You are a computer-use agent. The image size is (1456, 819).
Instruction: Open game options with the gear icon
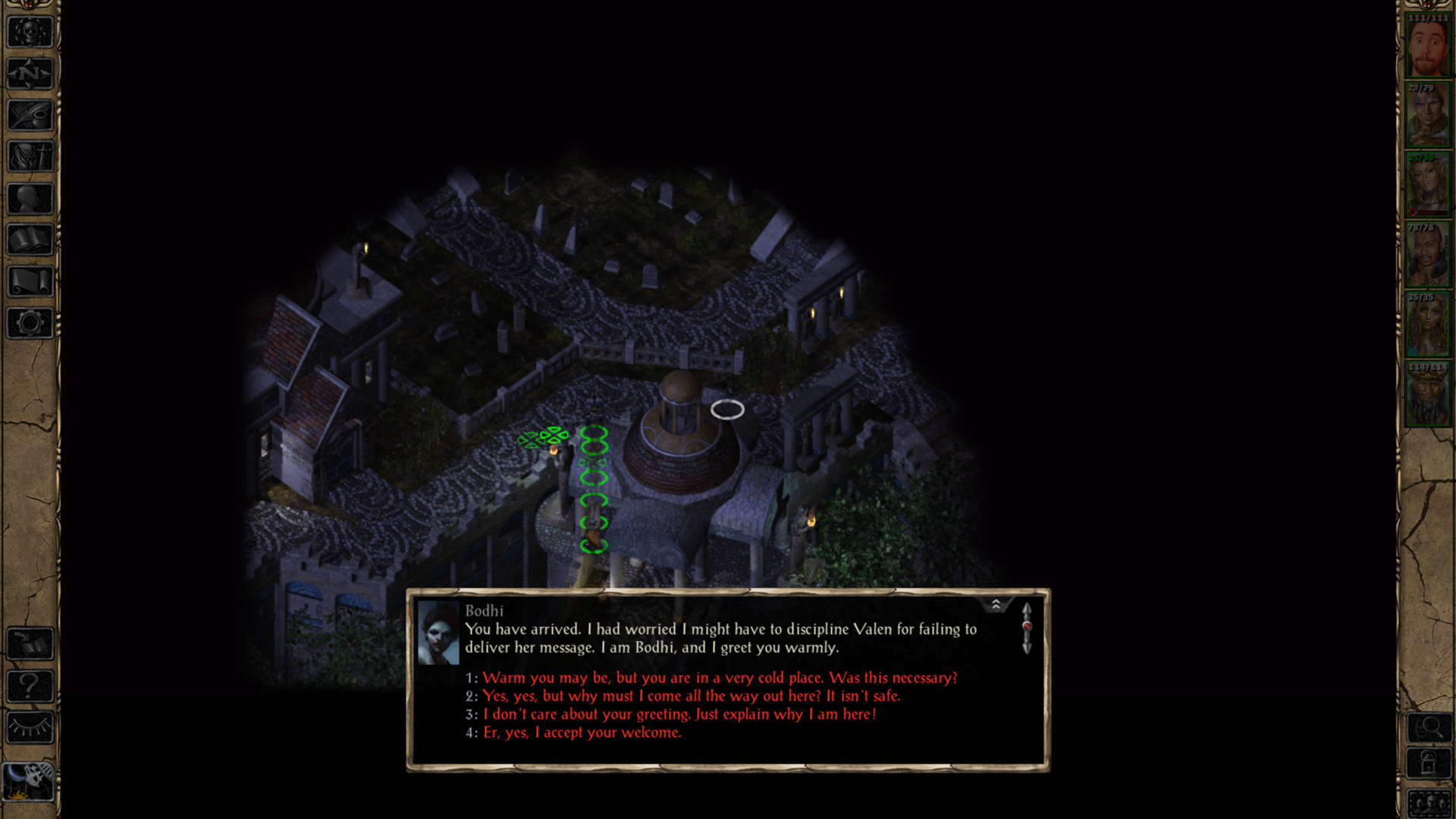[x=30, y=324]
